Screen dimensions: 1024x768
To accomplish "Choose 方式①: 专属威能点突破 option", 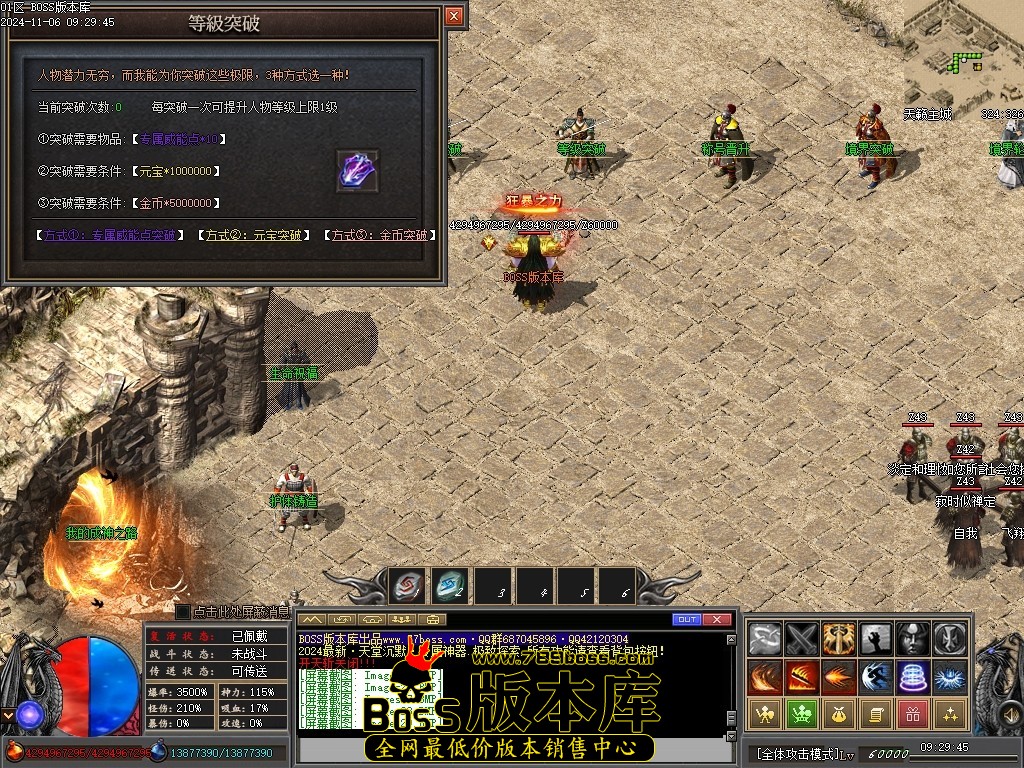I will pyautogui.click(x=109, y=235).
